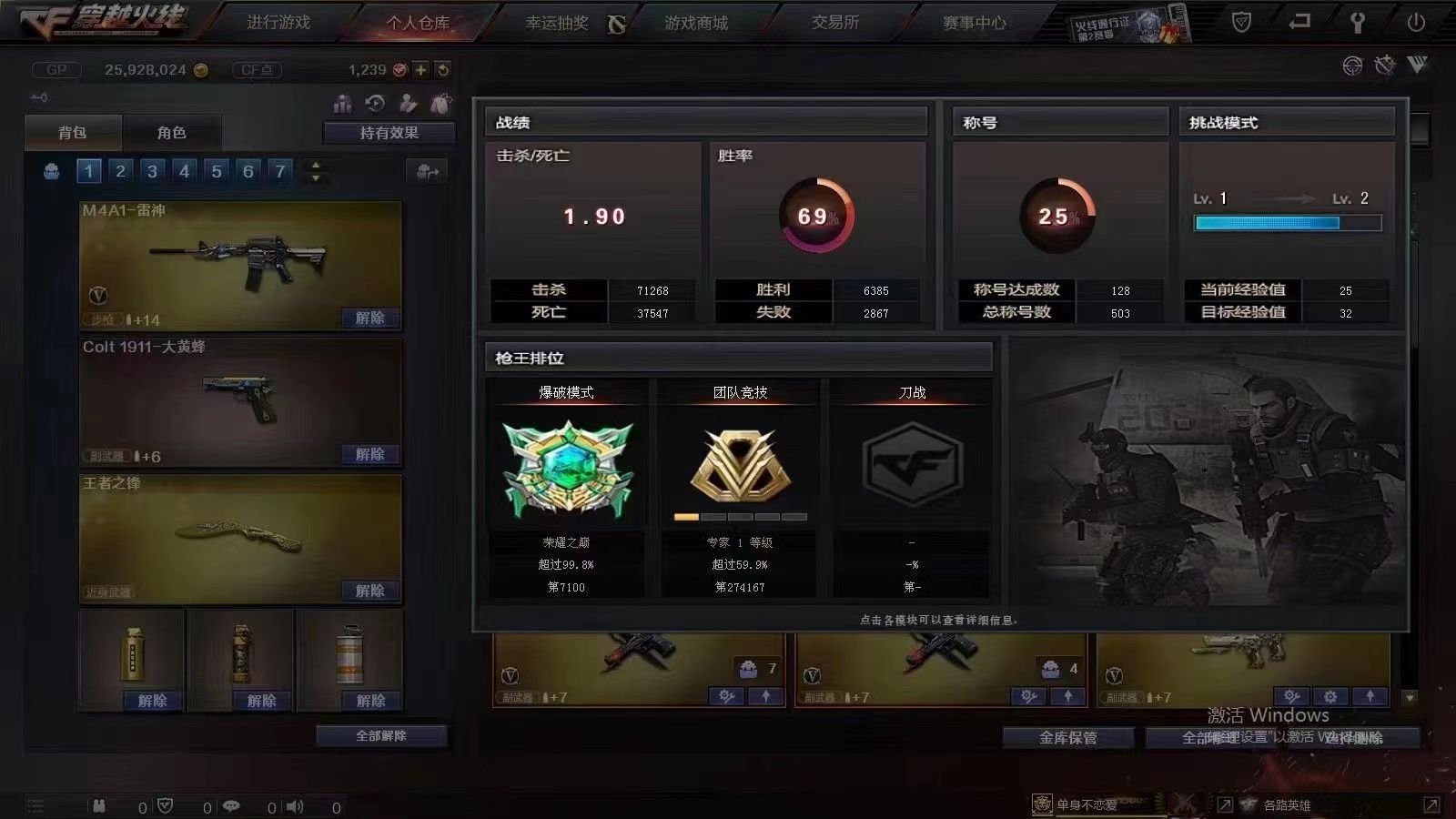Expand backpack pages with the down arrow
Viewport: 1456px width, 819px height.
click(314, 176)
